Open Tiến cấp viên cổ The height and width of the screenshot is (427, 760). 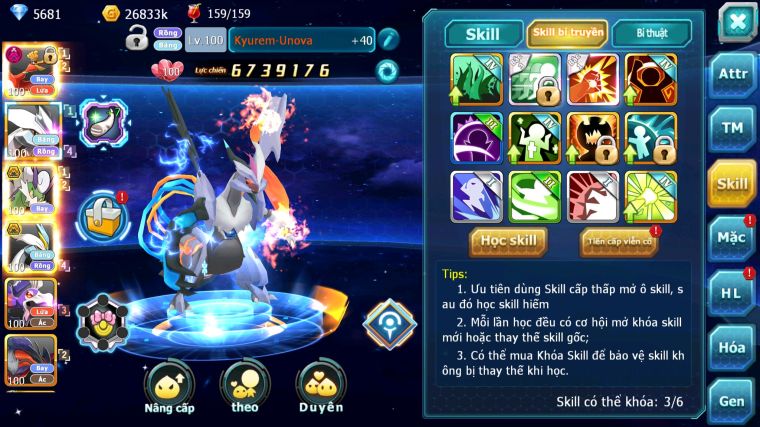click(x=618, y=241)
